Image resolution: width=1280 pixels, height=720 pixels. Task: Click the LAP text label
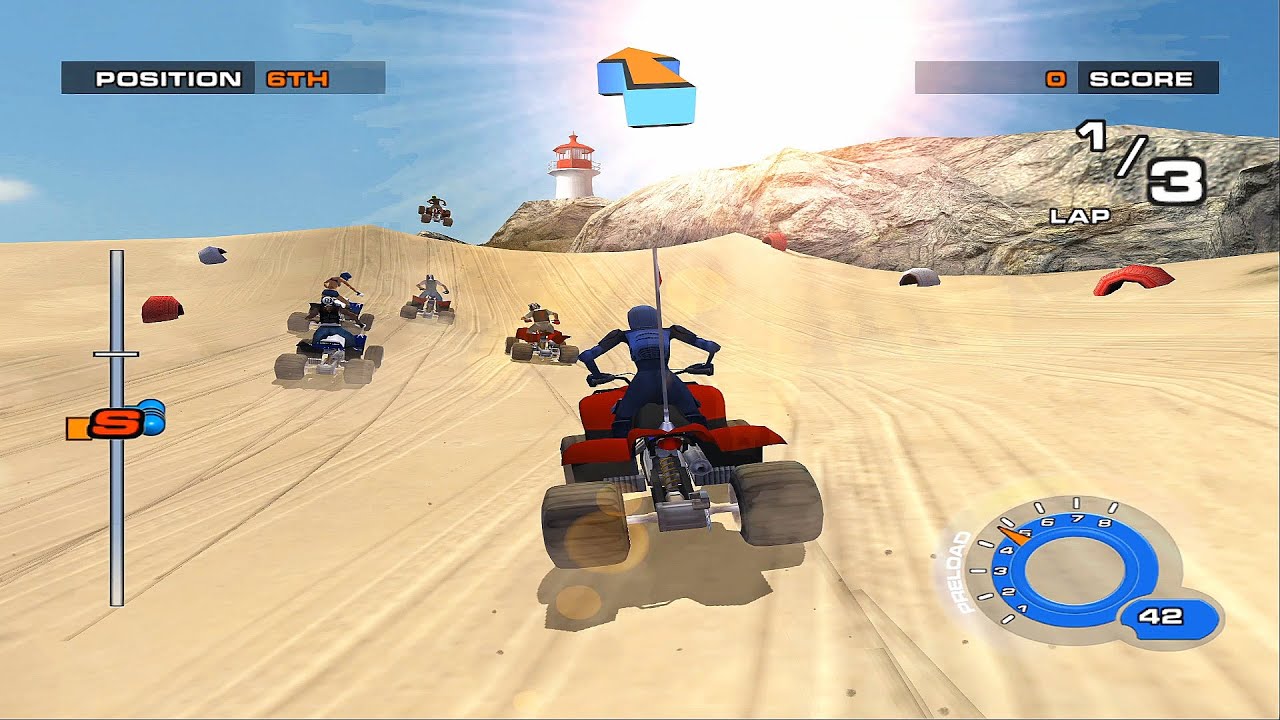1082,214
